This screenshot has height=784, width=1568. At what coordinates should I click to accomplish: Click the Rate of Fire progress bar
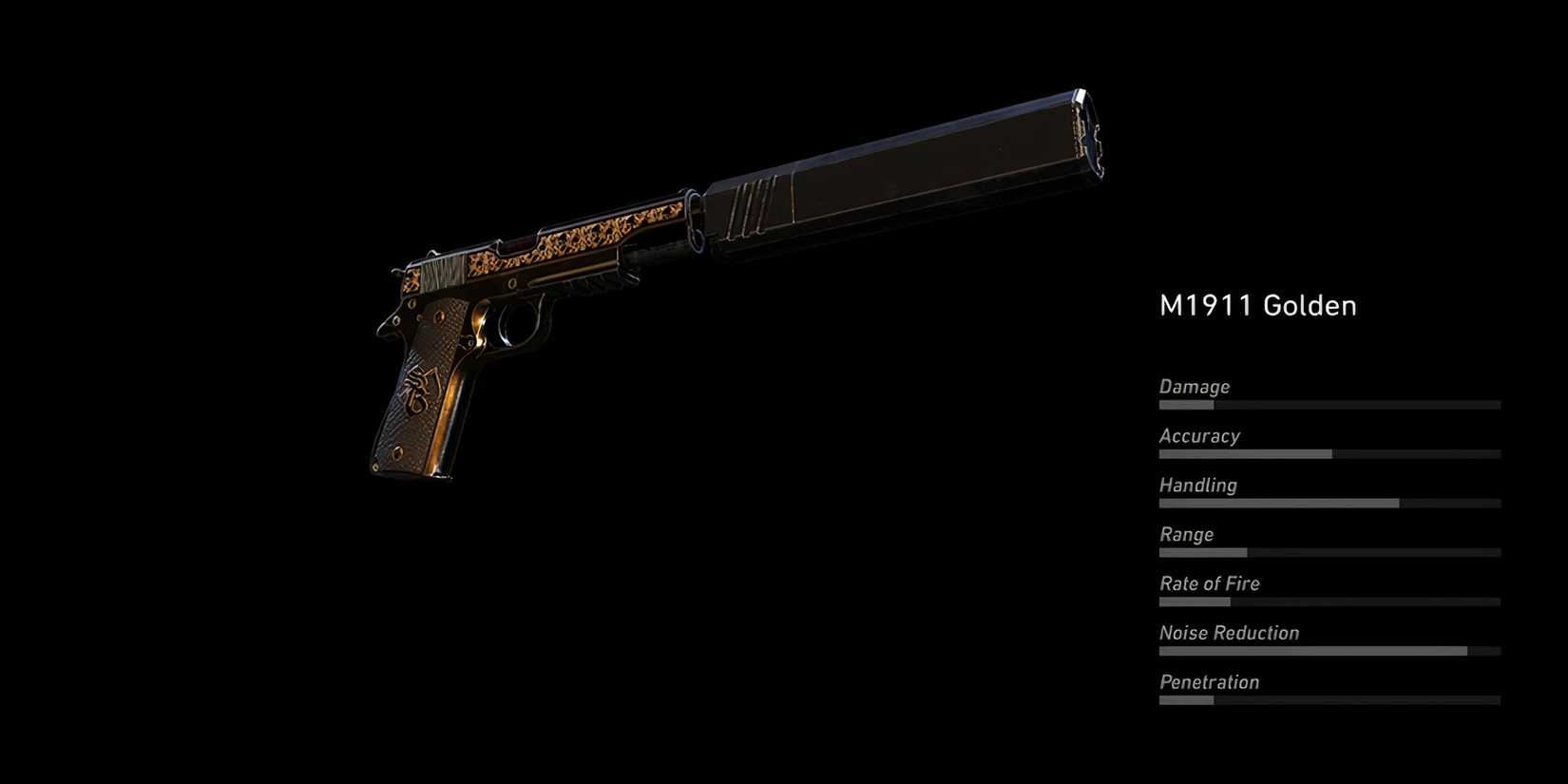coord(1330,602)
